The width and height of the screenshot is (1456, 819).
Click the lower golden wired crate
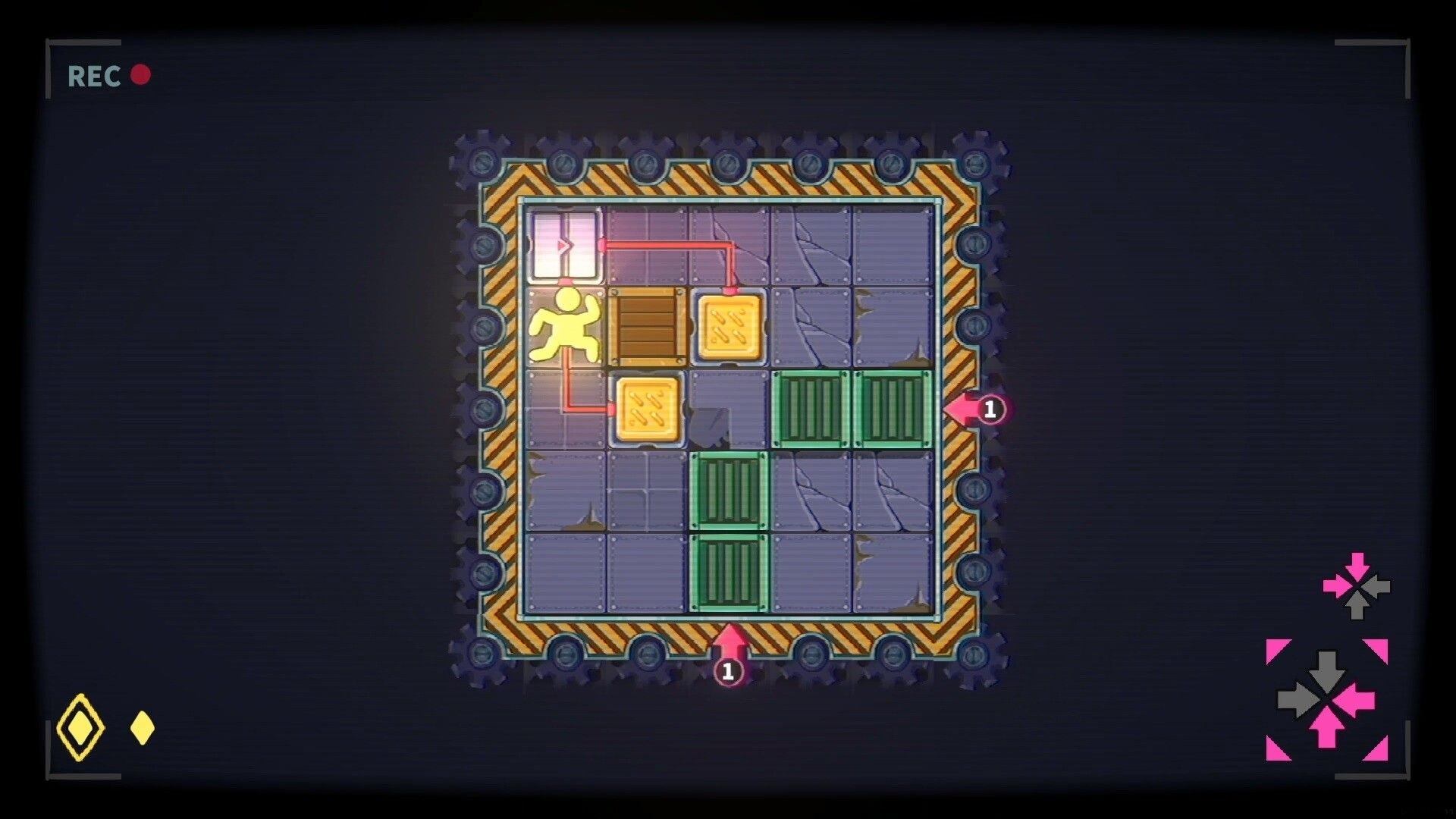[x=647, y=411]
